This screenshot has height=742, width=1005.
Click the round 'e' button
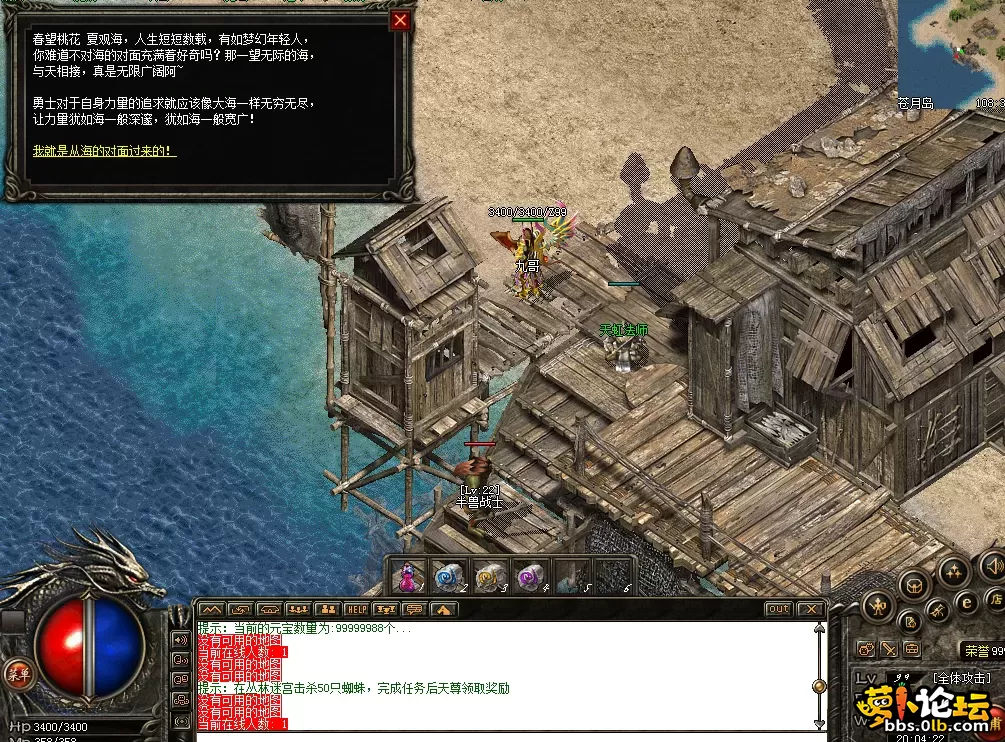click(x=967, y=602)
